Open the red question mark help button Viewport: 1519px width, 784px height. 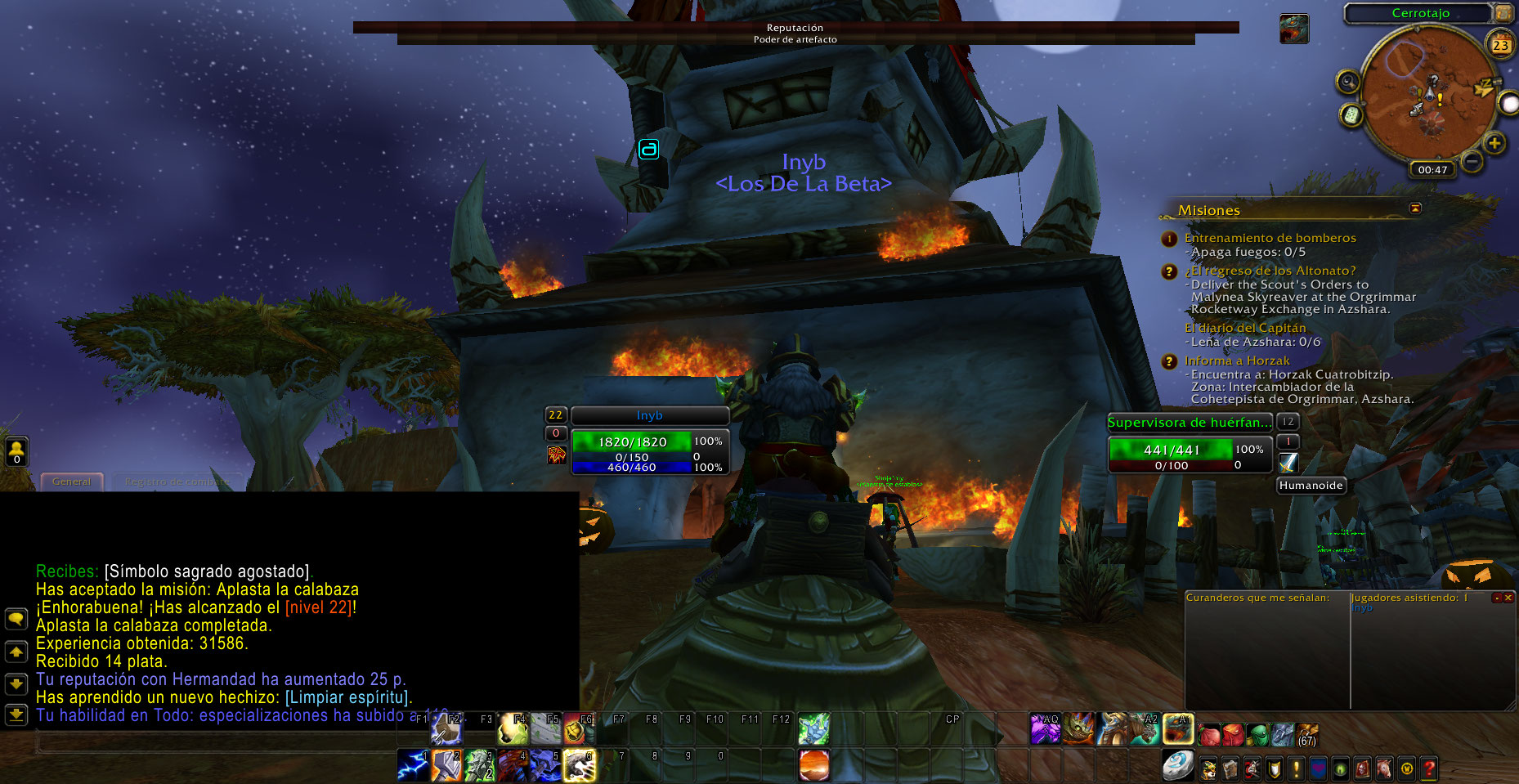pyautogui.click(x=1428, y=768)
